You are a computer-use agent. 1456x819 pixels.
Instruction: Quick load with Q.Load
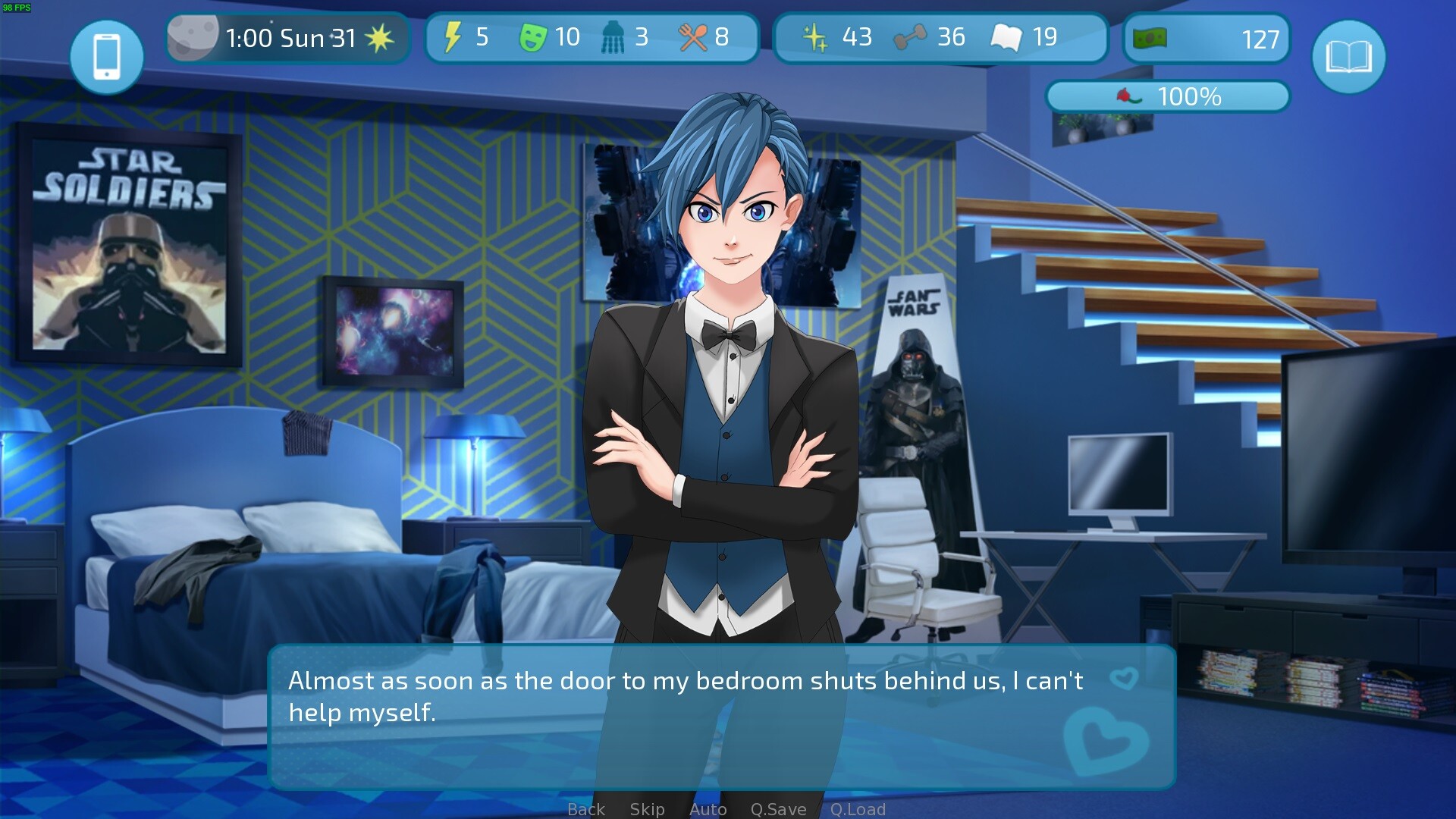(x=858, y=809)
